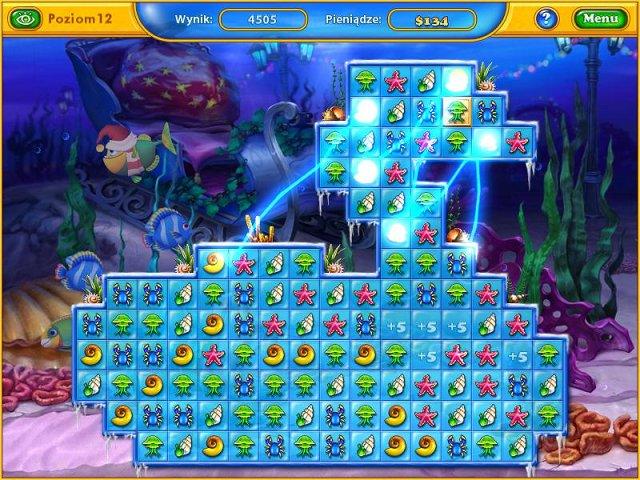The width and height of the screenshot is (640, 480).
Task: Click the blue question mark help button
Action: pos(546,18)
